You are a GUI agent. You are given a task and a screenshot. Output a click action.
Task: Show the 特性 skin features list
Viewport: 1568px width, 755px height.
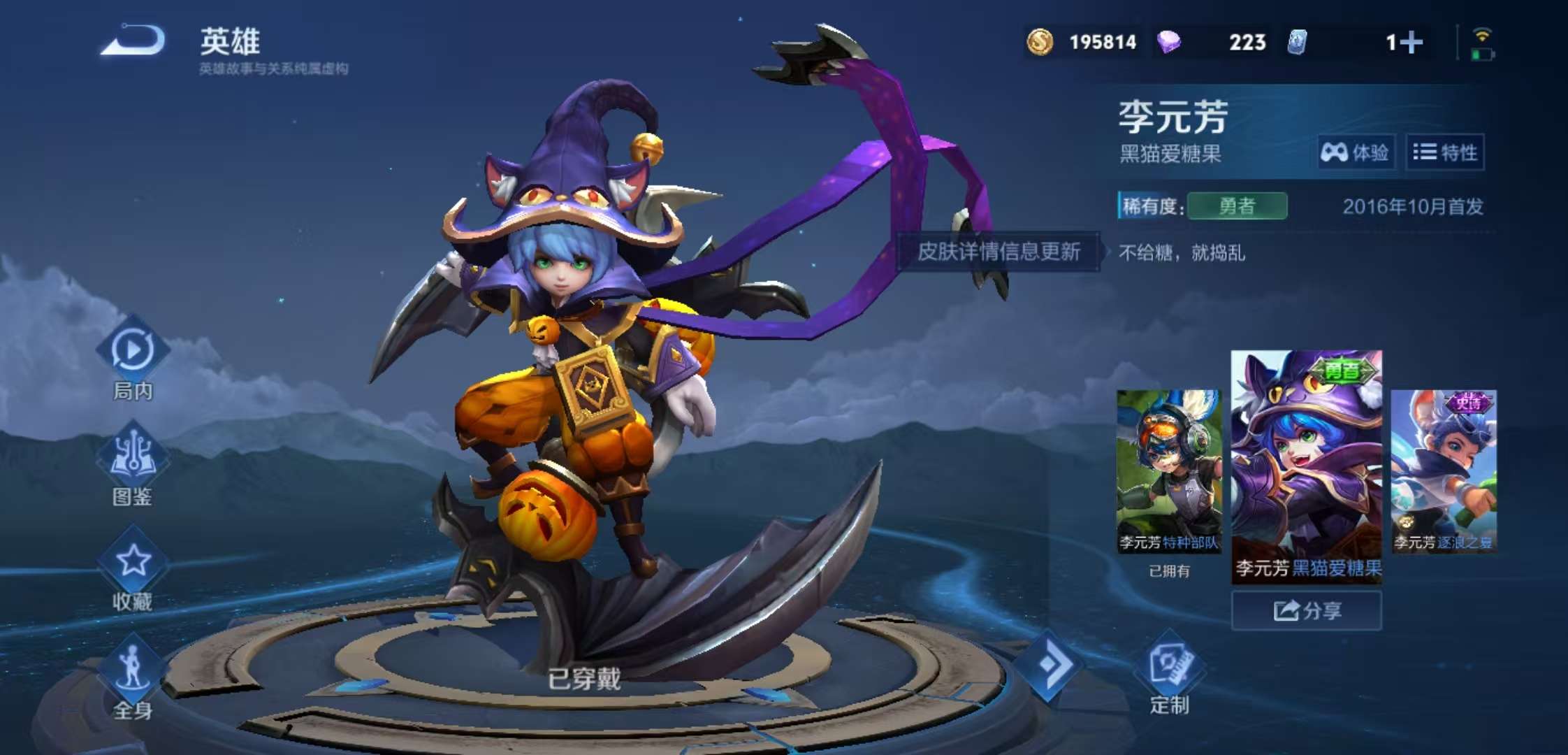(1445, 152)
